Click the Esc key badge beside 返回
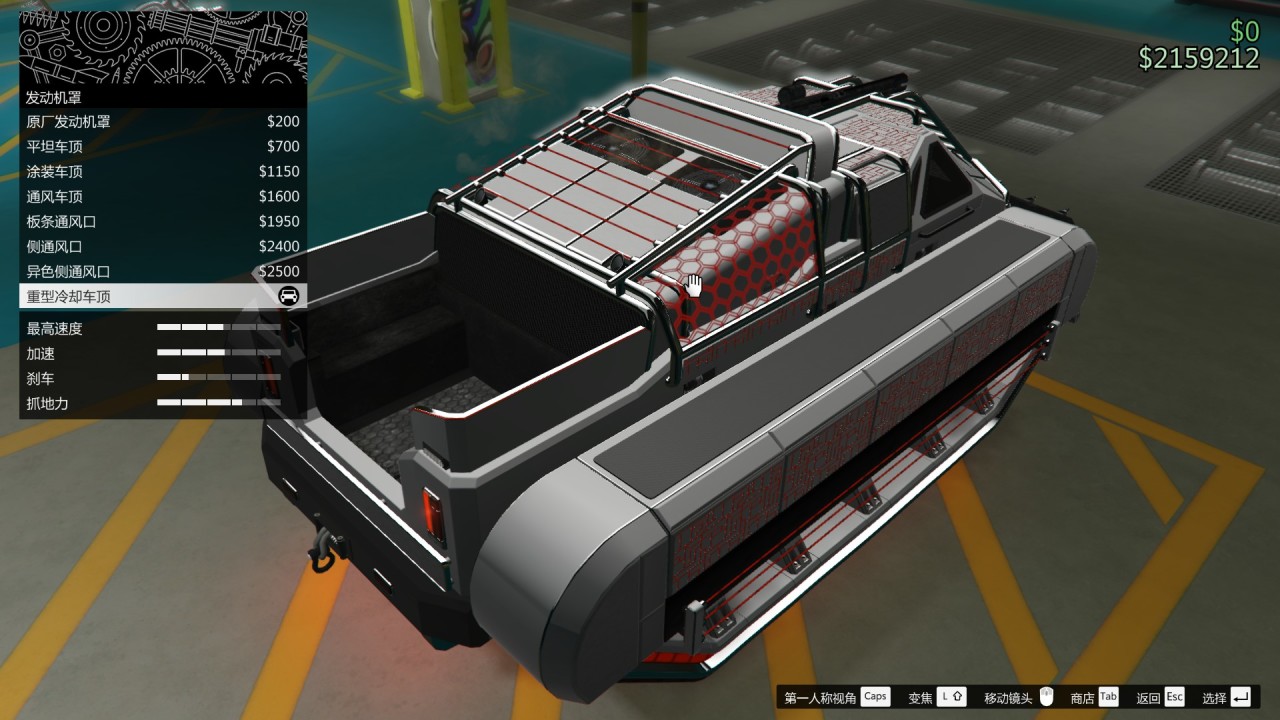This screenshot has width=1280, height=720. [1173, 696]
